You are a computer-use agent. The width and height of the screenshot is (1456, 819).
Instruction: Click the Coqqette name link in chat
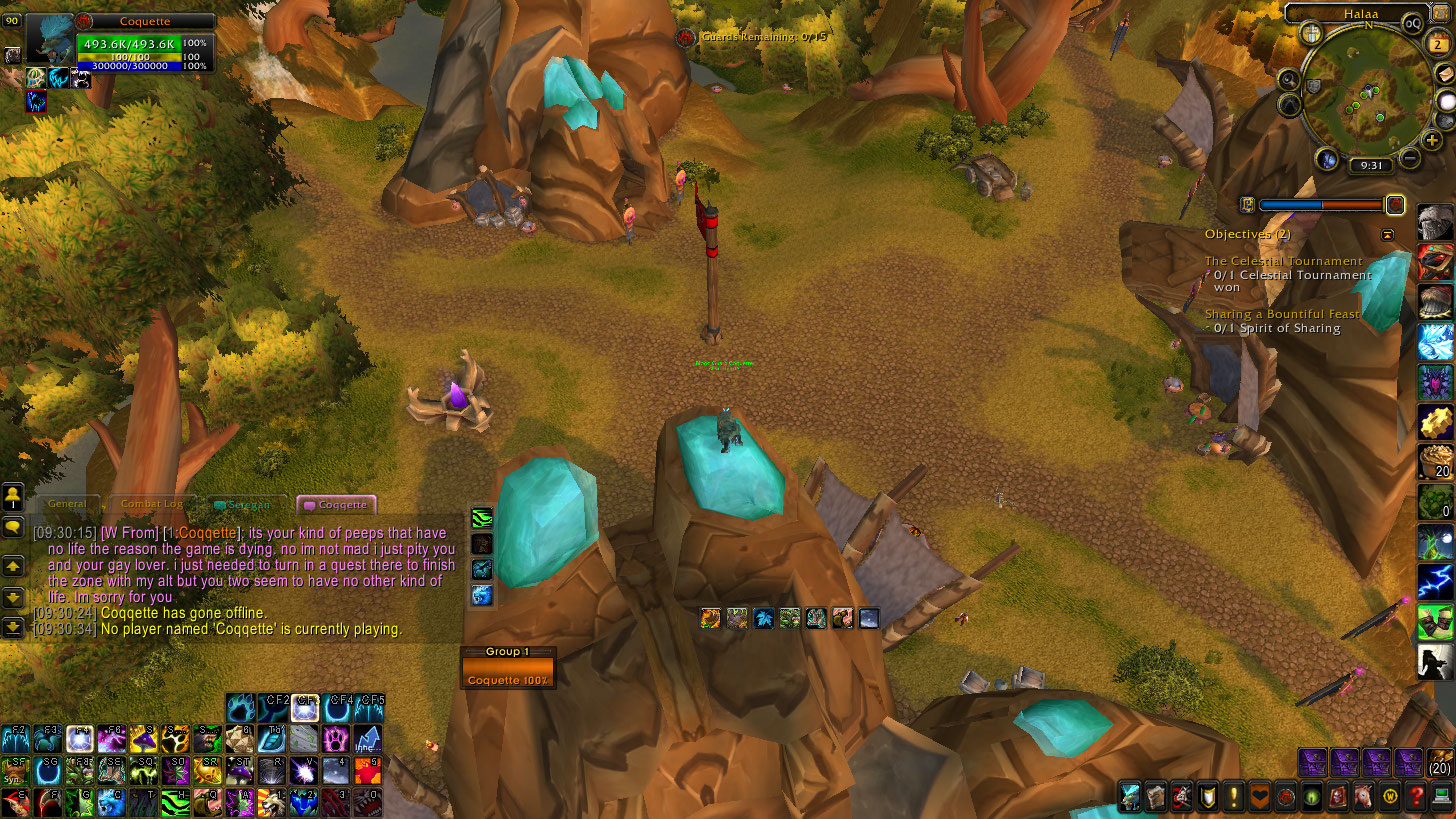click(x=207, y=533)
